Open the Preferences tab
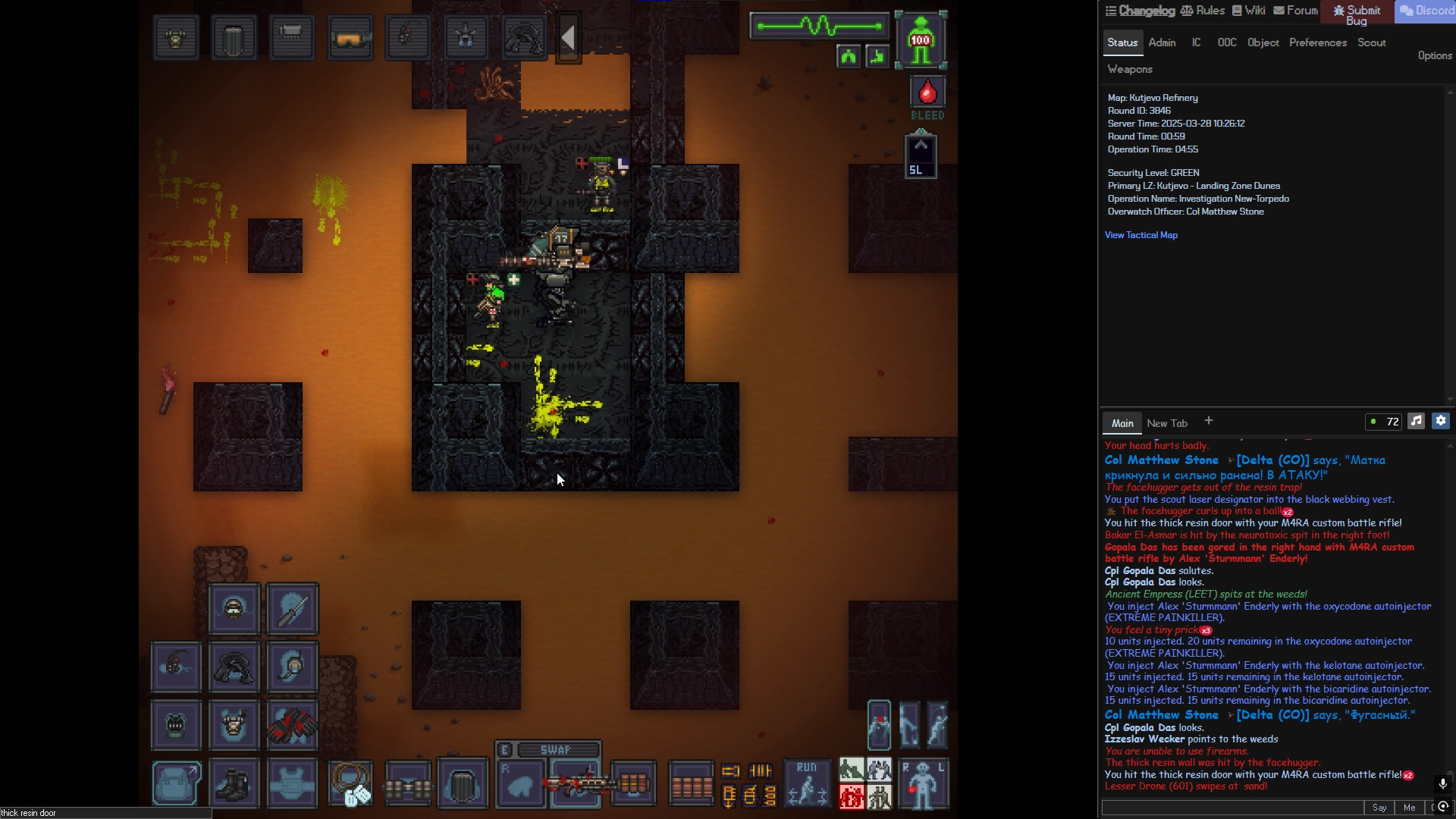 (x=1317, y=42)
